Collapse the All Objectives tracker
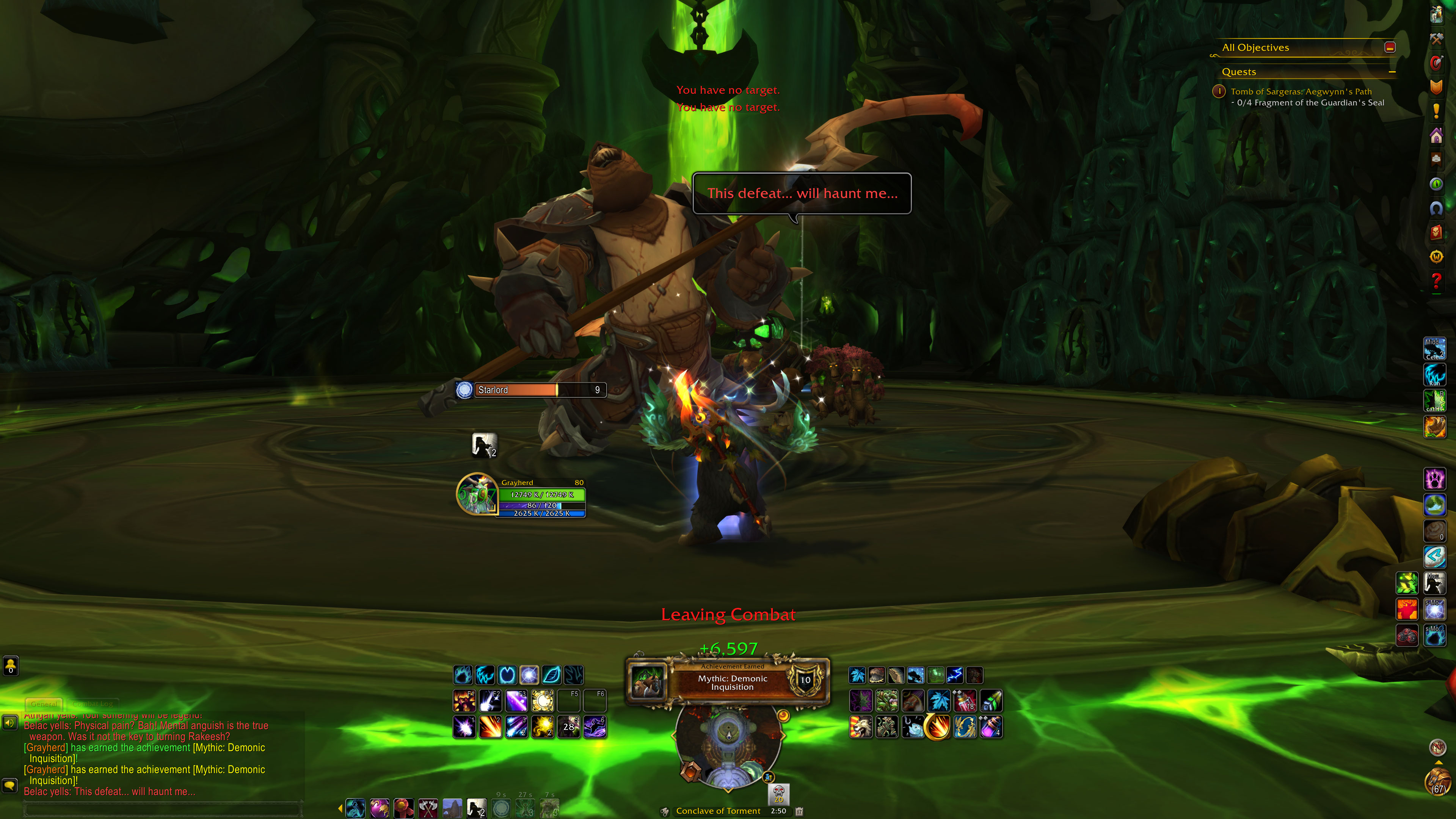 [1390, 47]
